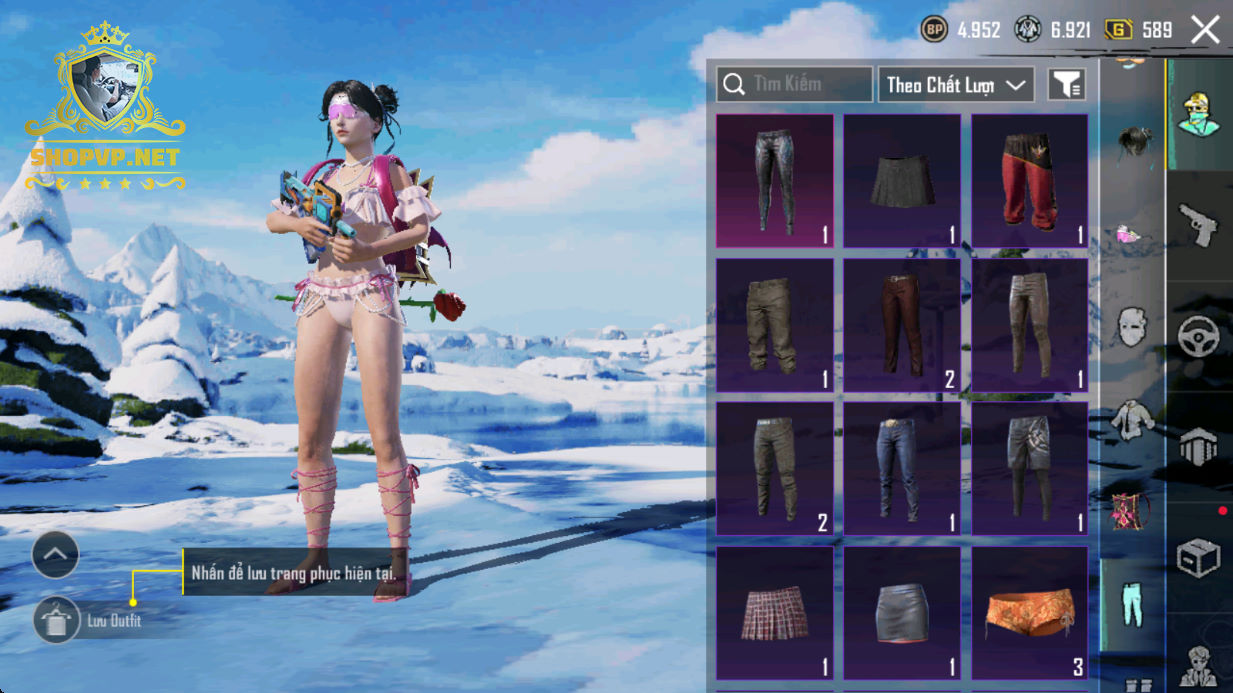This screenshot has width=1233, height=693.
Task: Open the filter options button
Action: click(x=1066, y=85)
